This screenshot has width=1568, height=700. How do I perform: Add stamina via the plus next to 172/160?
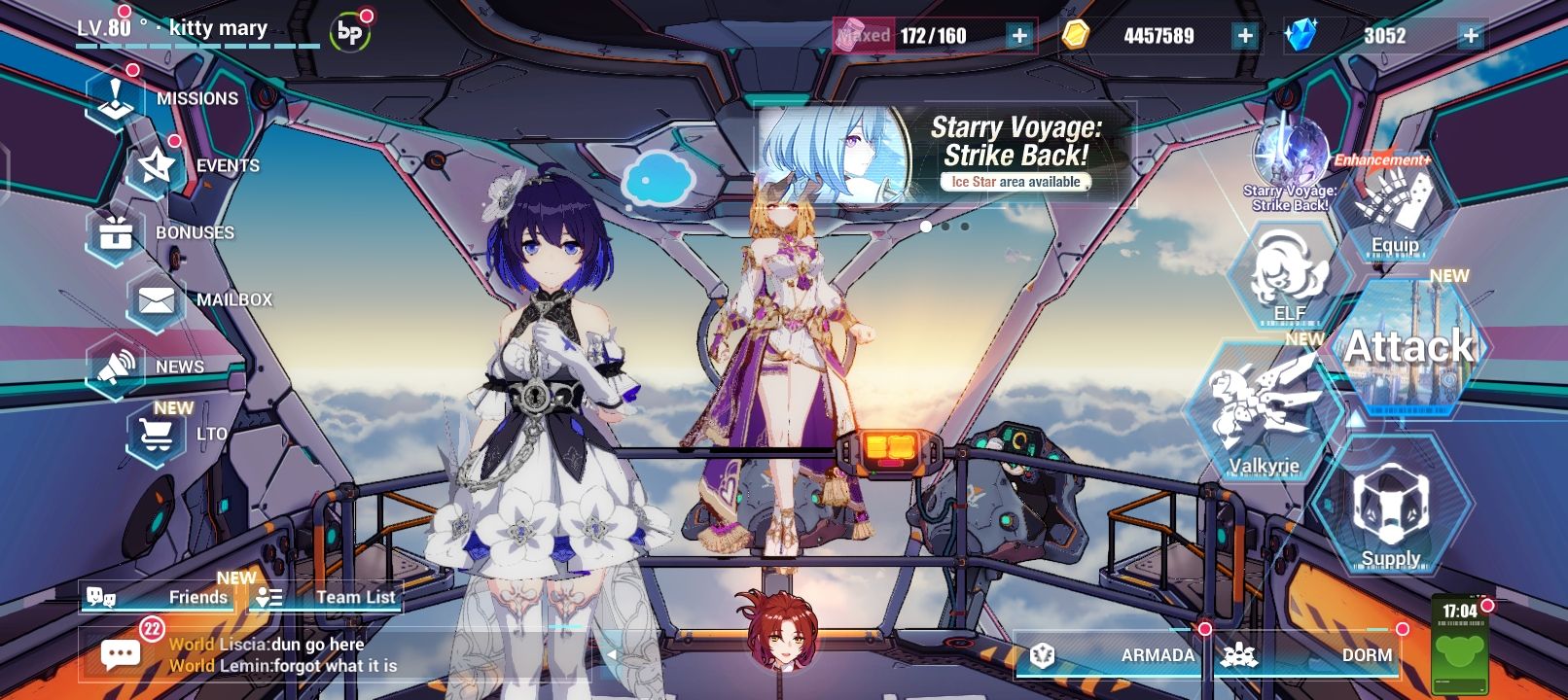pos(1017,37)
